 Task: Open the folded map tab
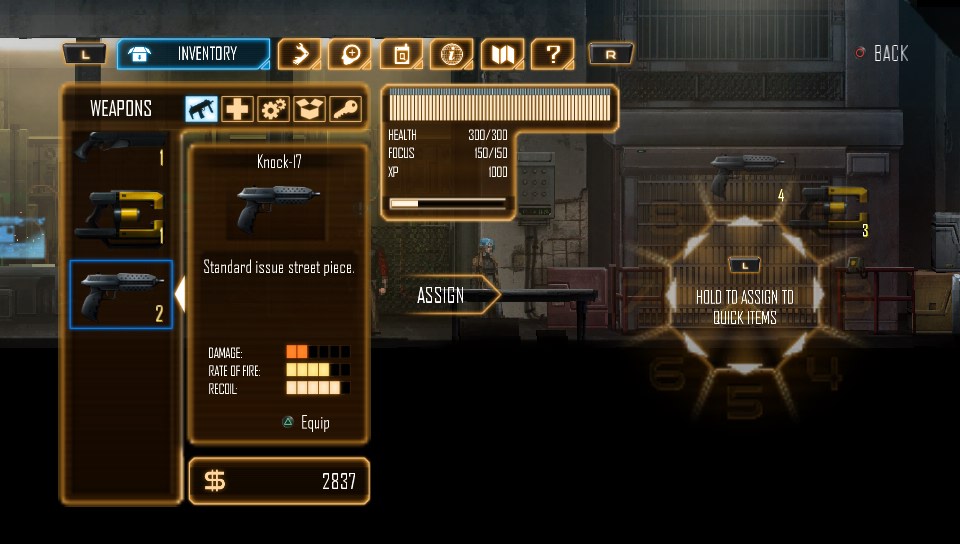pos(502,54)
